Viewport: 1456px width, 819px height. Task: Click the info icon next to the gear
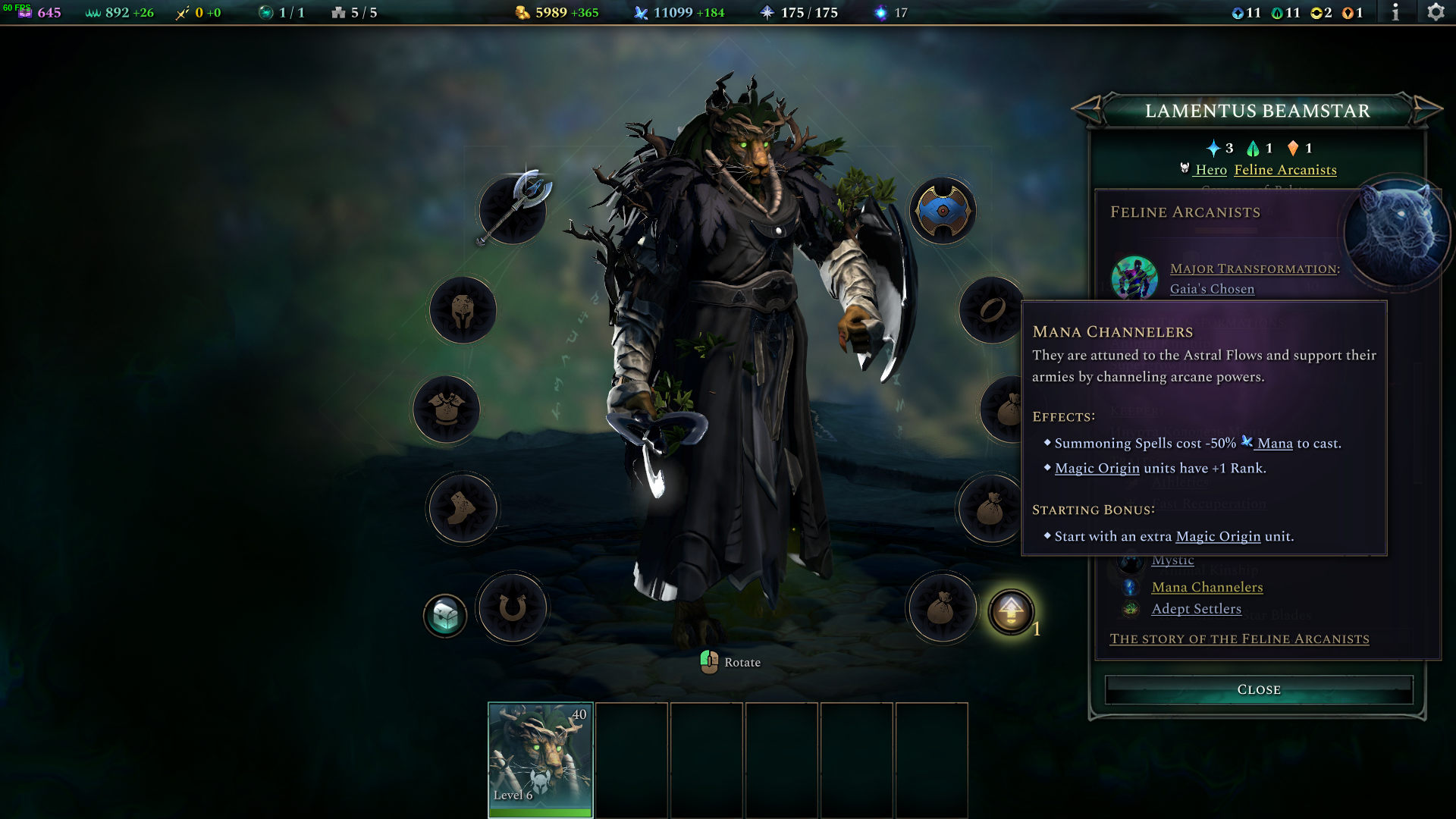(1395, 12)
